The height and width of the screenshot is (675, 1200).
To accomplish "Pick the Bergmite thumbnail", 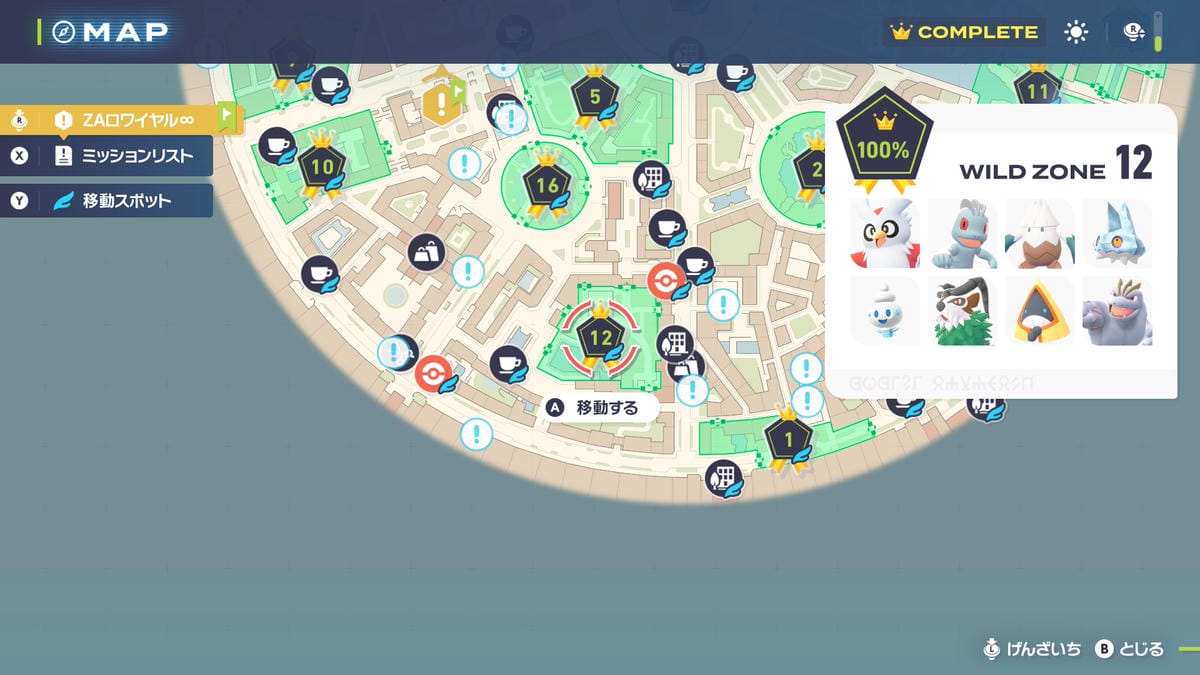I will click(1116, 233).
